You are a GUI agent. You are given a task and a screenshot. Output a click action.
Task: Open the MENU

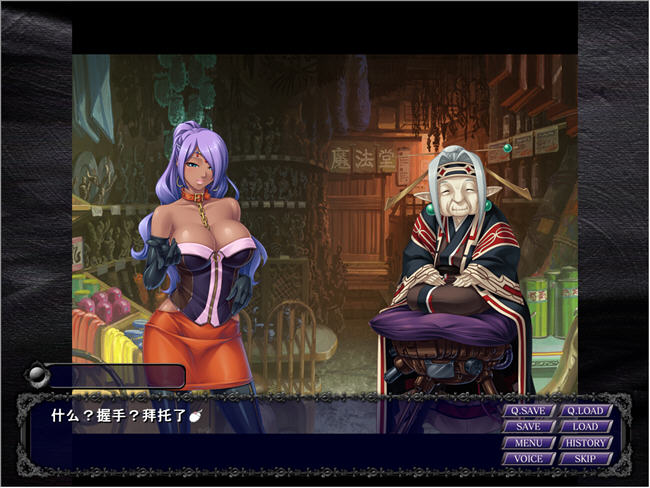click(x=529, y=443)
